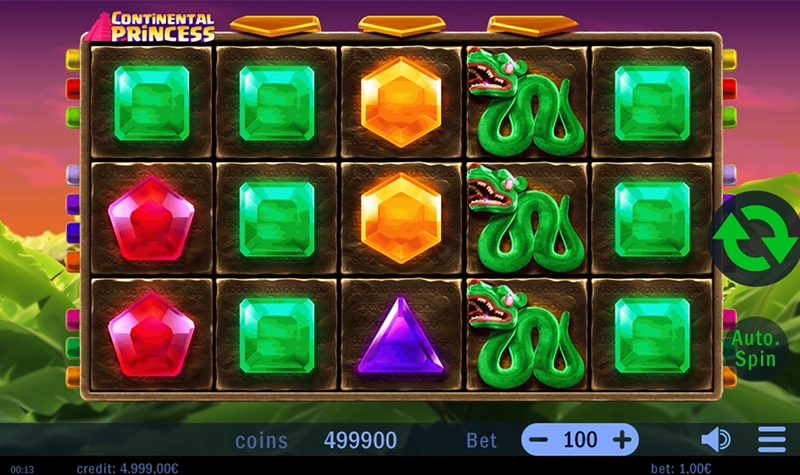The width and height of the screenshot is (800, 475).
Task: Toggle sound with the speaker icon
Action: click(715, 440)
